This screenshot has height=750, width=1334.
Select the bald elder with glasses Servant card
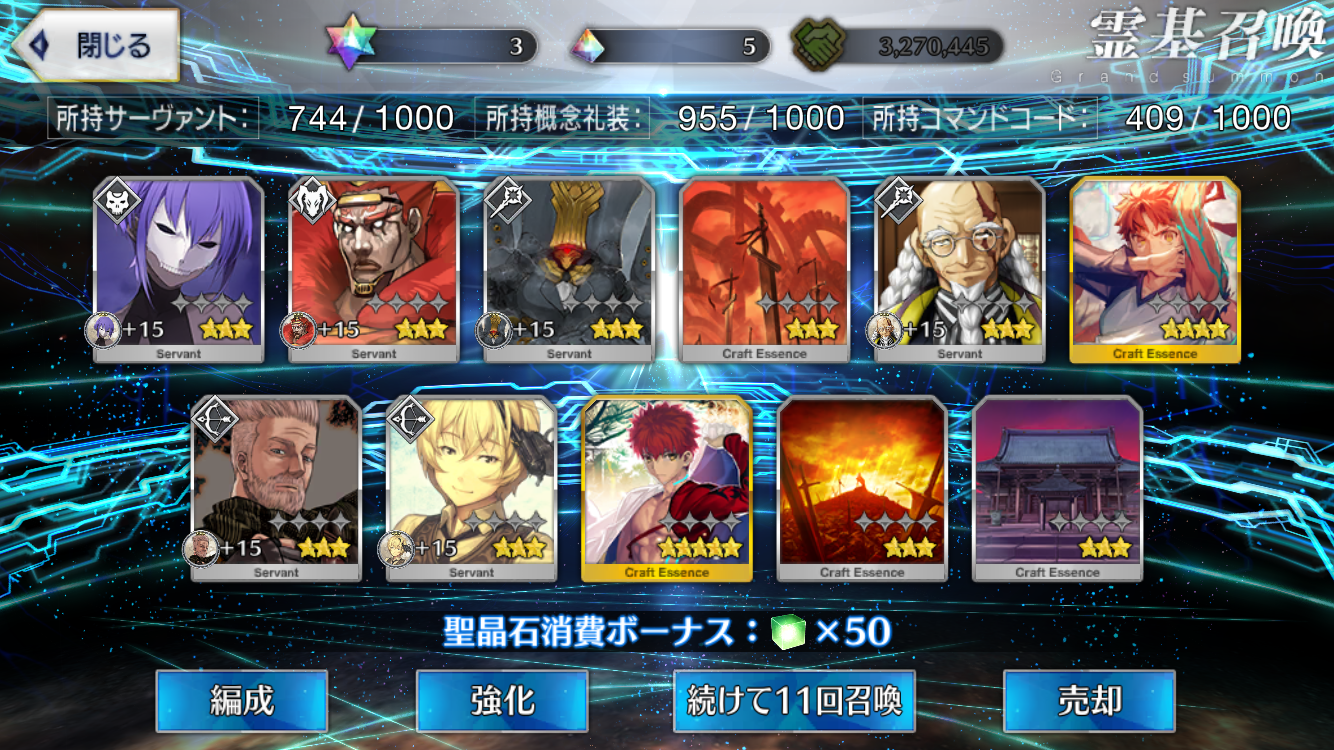[x=960, y=269]
